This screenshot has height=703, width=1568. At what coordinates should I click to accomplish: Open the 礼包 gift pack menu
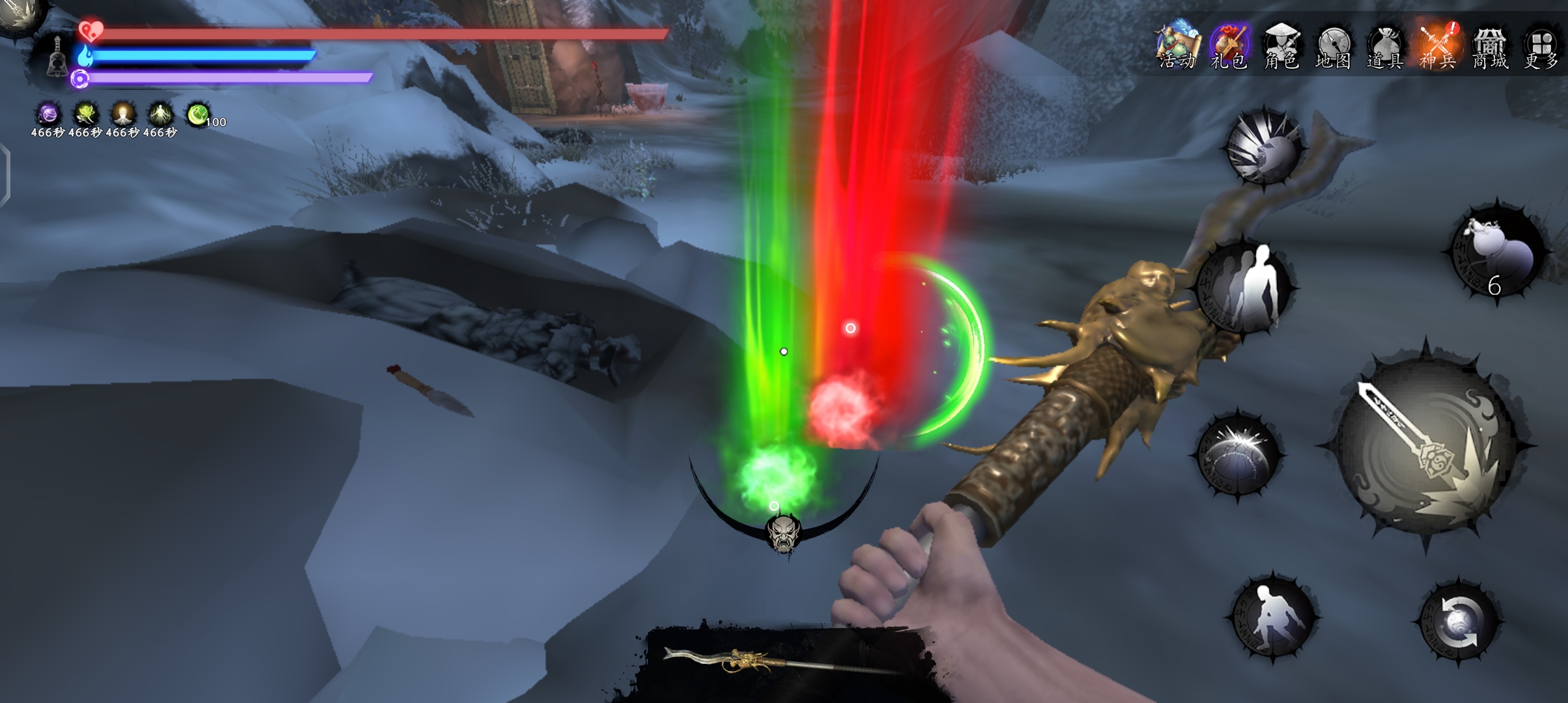1229,46
